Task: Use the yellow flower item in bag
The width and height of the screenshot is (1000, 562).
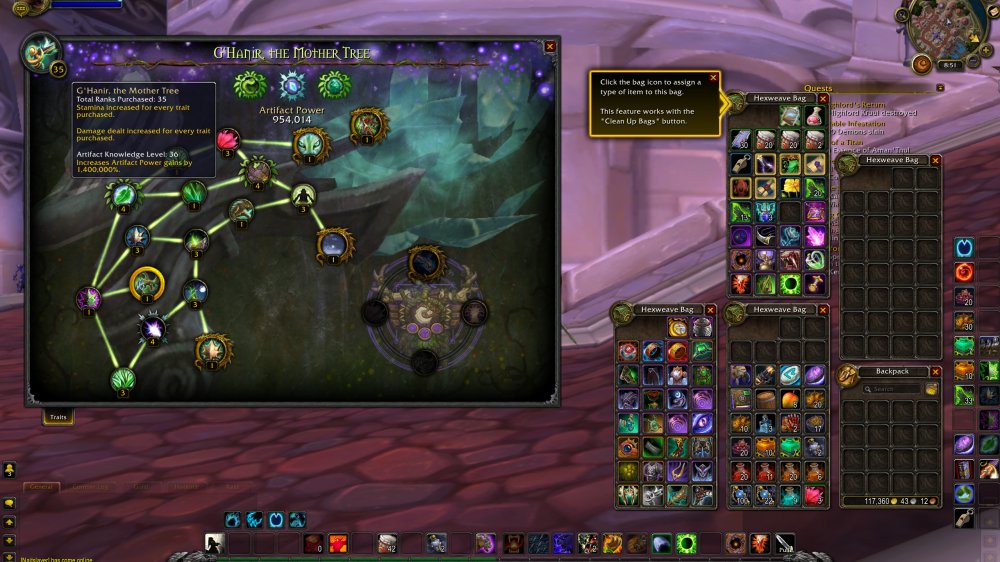Action: [x=791, y=187]
